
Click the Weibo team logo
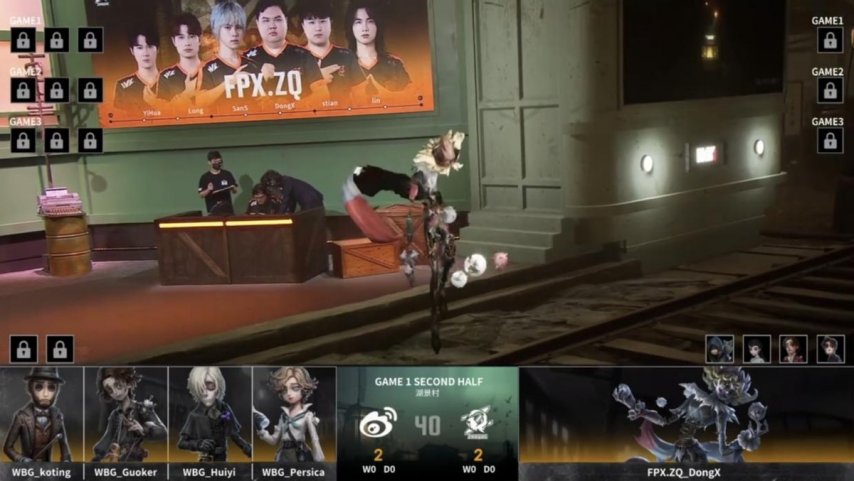[x=378, y=425]
